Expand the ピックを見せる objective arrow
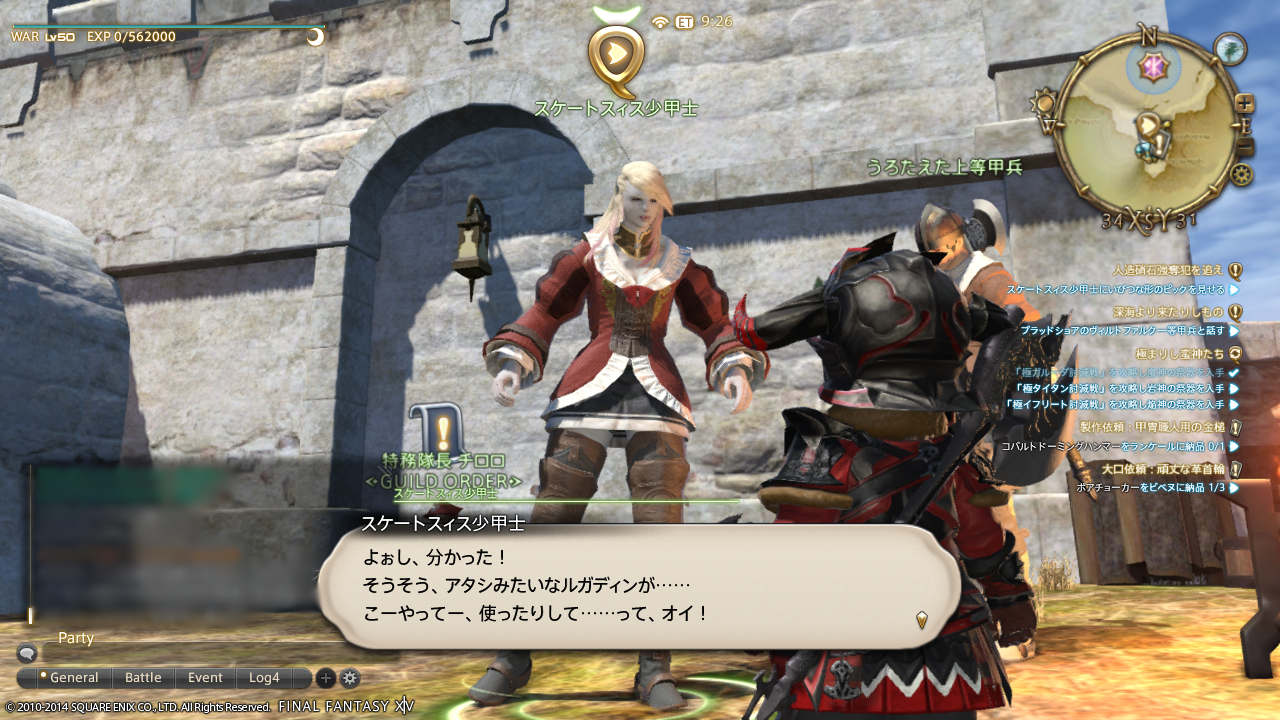This screenshot has height=720, width=1280. pyautogui.click(x=1232, y=291)
